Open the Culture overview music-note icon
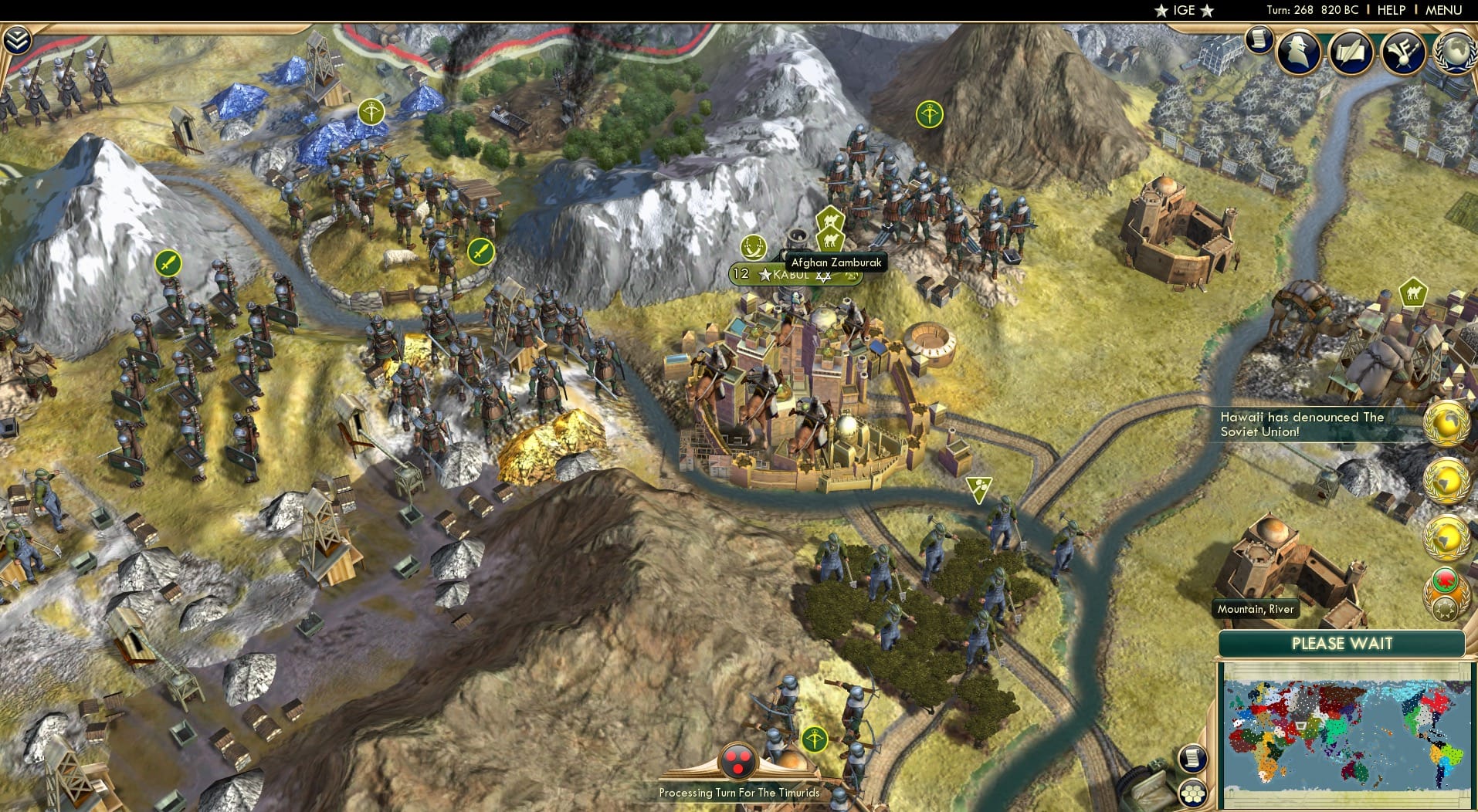This screenshot has width=1478, height=812. 1404,52
